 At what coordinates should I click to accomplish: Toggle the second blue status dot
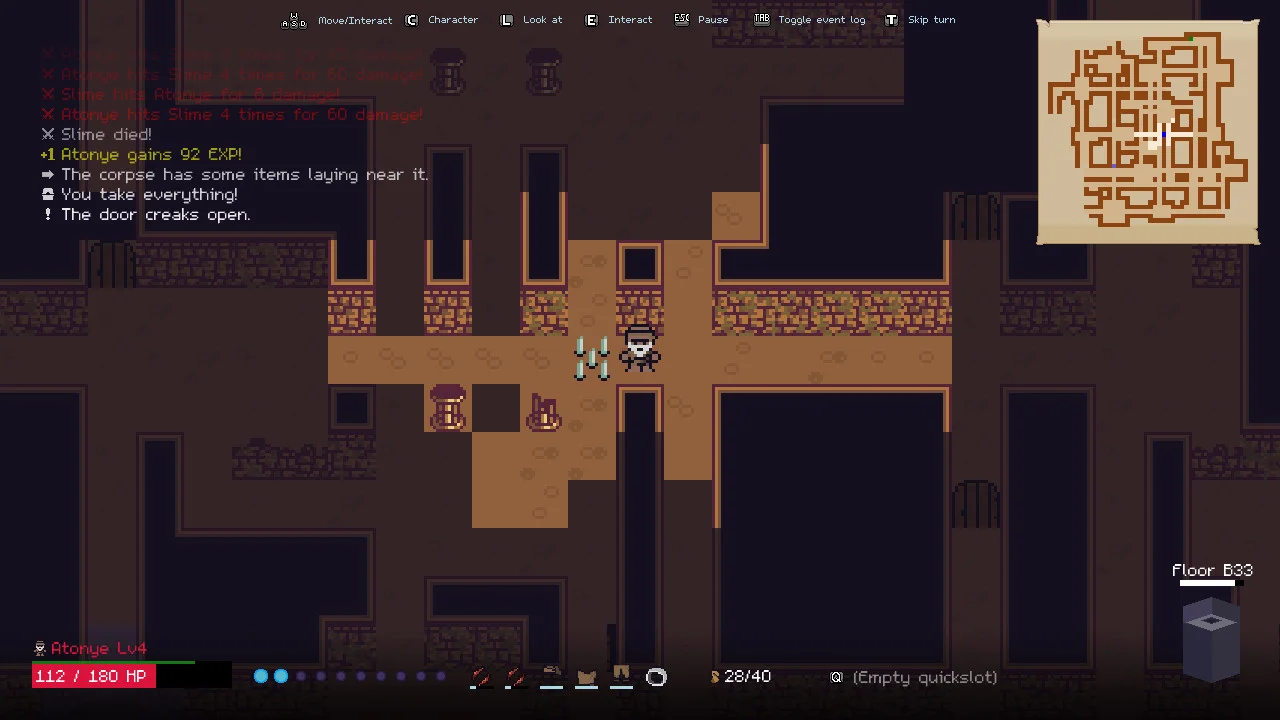pos(281,676)
